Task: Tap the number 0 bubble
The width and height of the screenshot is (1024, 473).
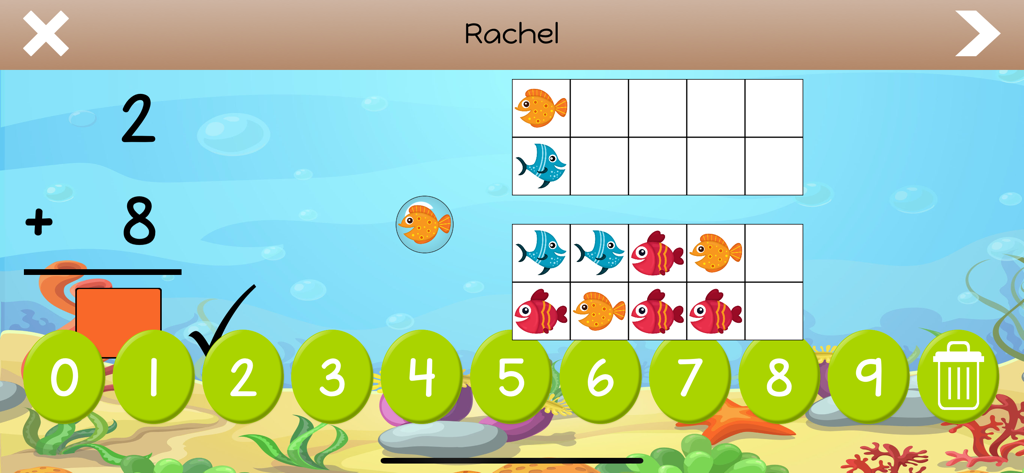Action: (x=64, y=379)
